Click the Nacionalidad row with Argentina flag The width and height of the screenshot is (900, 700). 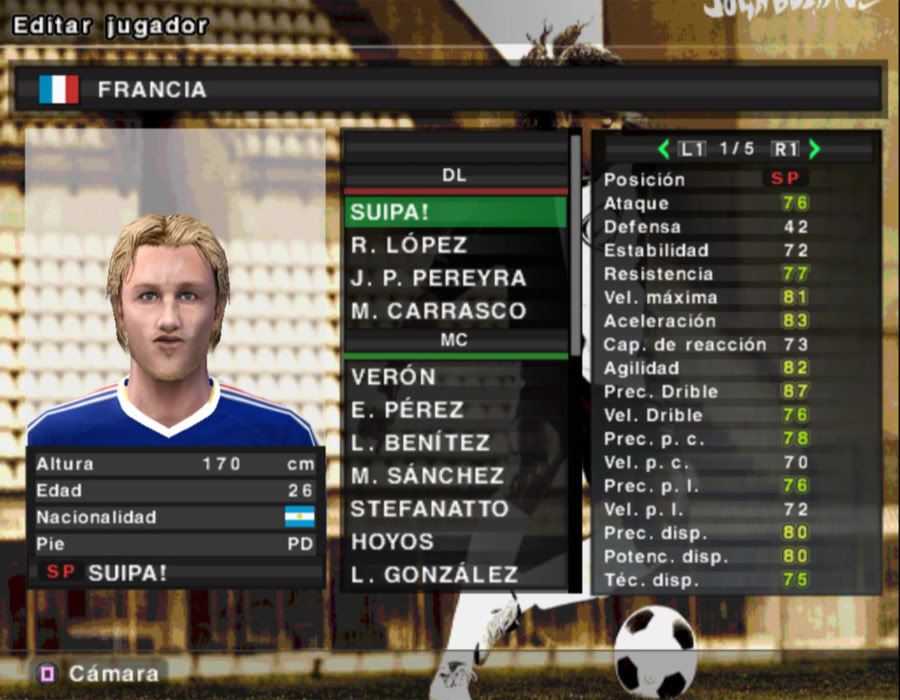tap(175, 517)
